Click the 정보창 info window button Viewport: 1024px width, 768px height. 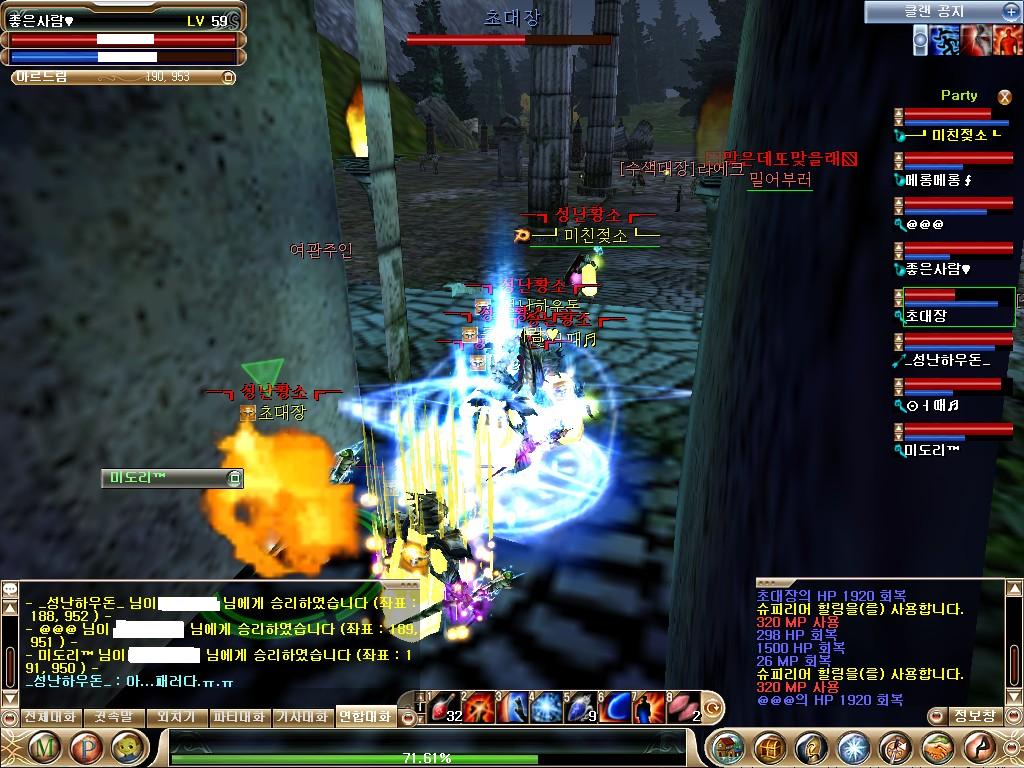tap(974, 716)
